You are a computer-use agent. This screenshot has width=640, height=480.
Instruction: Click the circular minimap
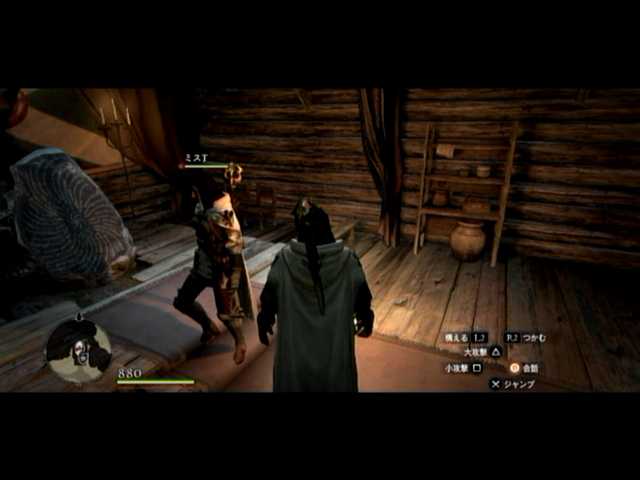78,349
